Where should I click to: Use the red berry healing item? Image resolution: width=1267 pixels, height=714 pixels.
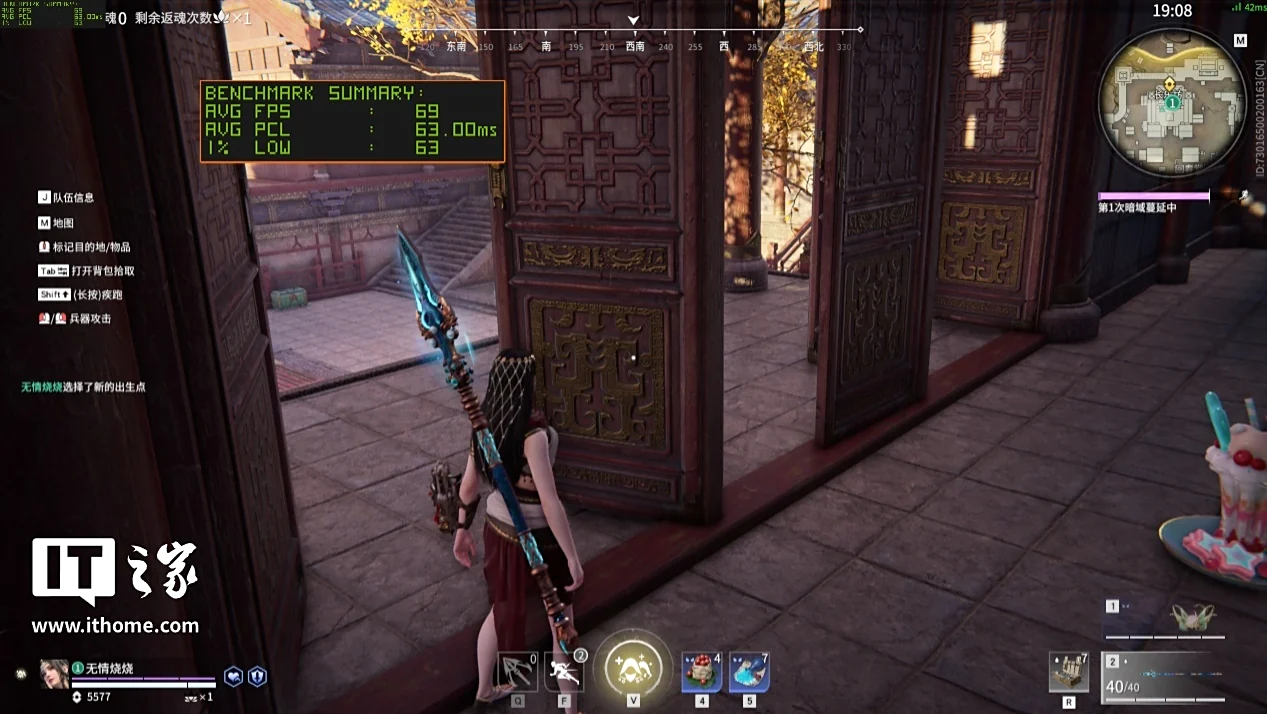tap(702, 671)
